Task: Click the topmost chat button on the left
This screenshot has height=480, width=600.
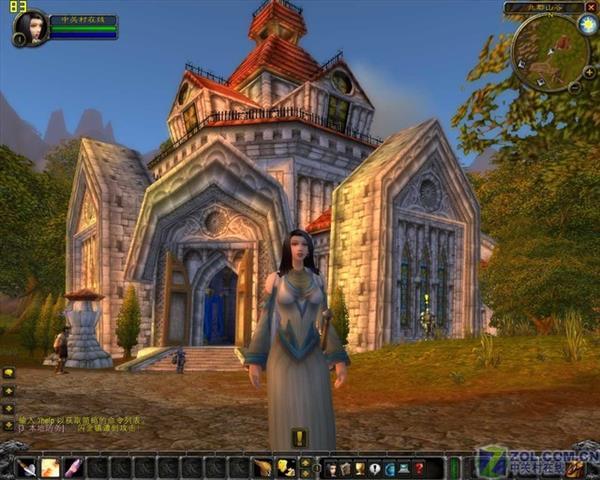Action: [x=8, y=373]
